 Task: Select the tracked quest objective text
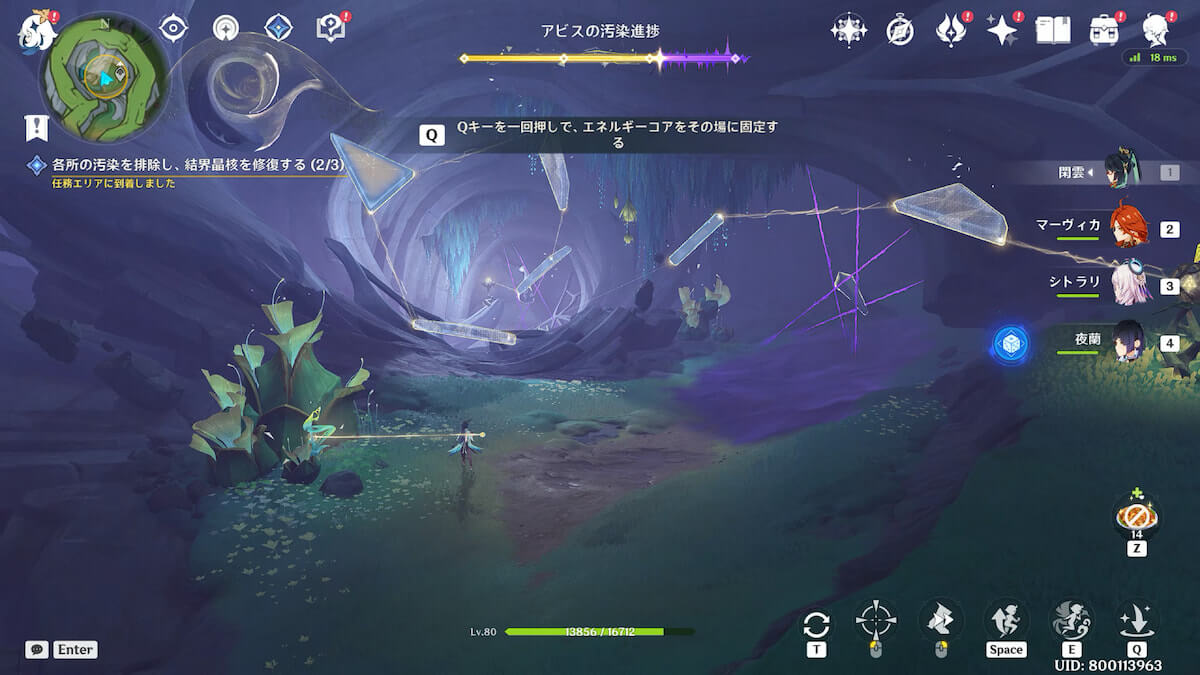[x=190, y=163]
